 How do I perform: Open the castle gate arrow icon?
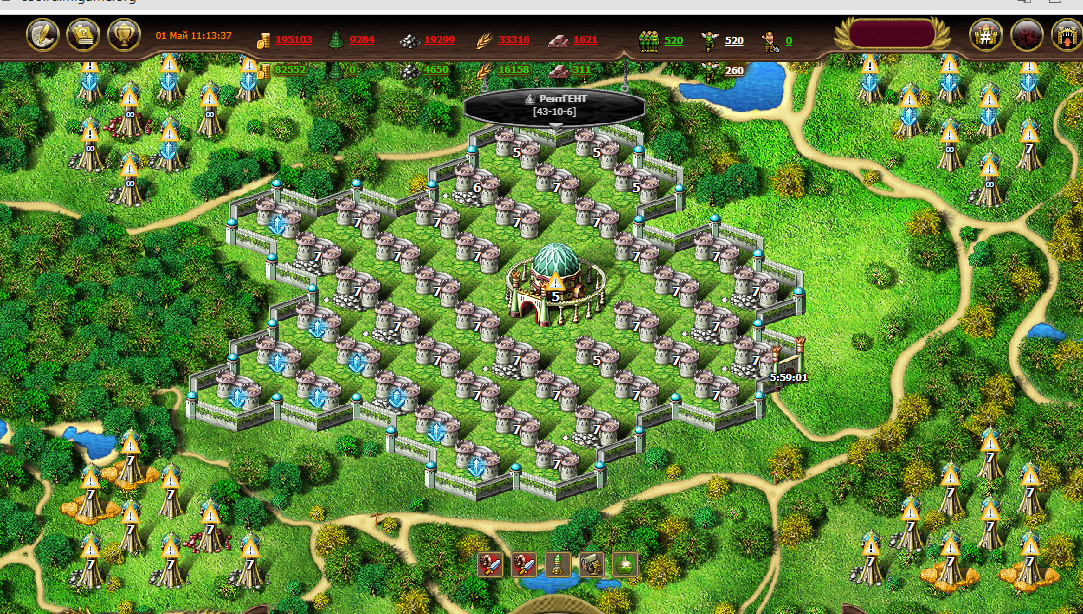(x=1066, y=36)
